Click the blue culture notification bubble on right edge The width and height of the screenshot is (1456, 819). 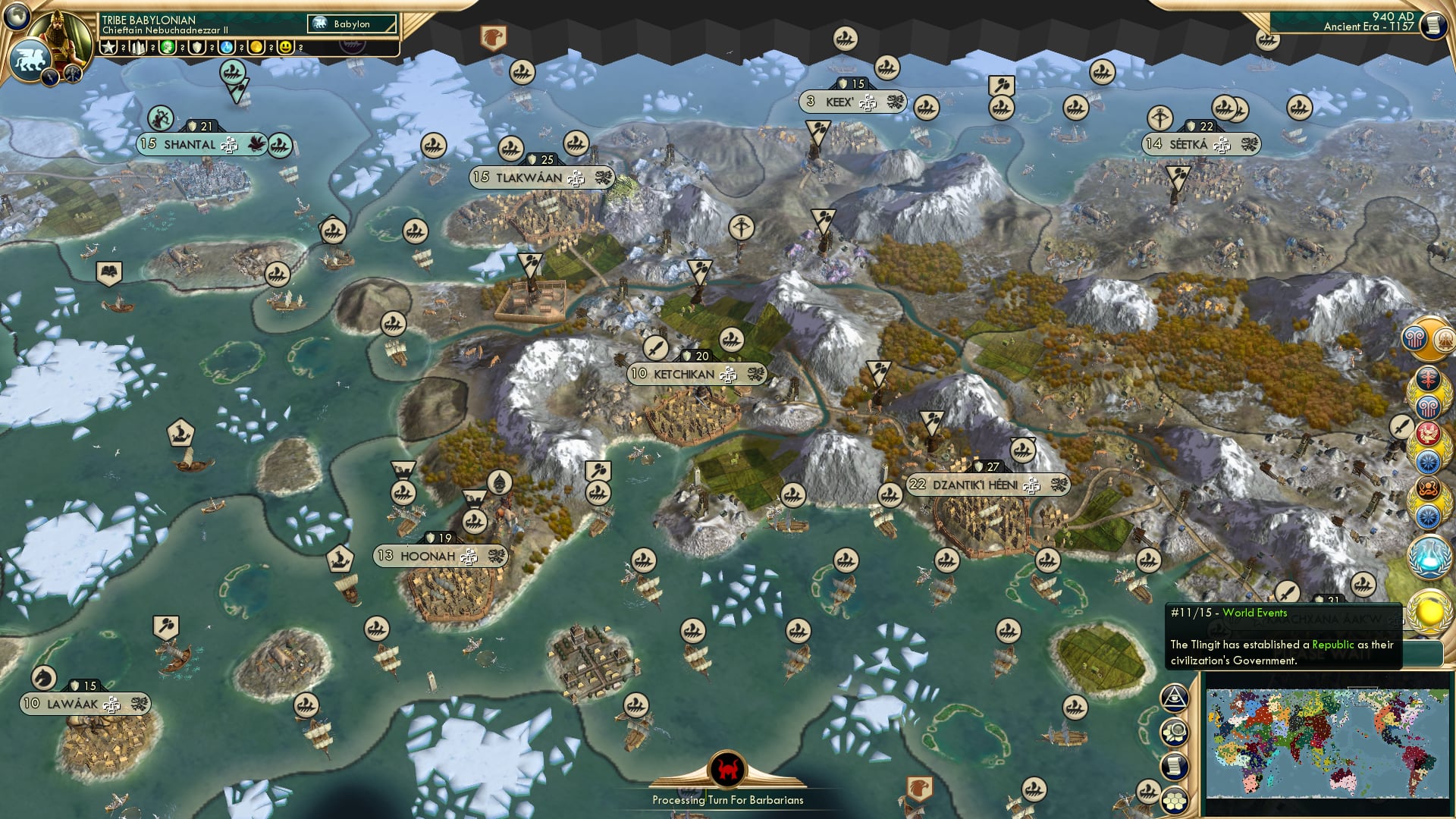[1427, 460]
